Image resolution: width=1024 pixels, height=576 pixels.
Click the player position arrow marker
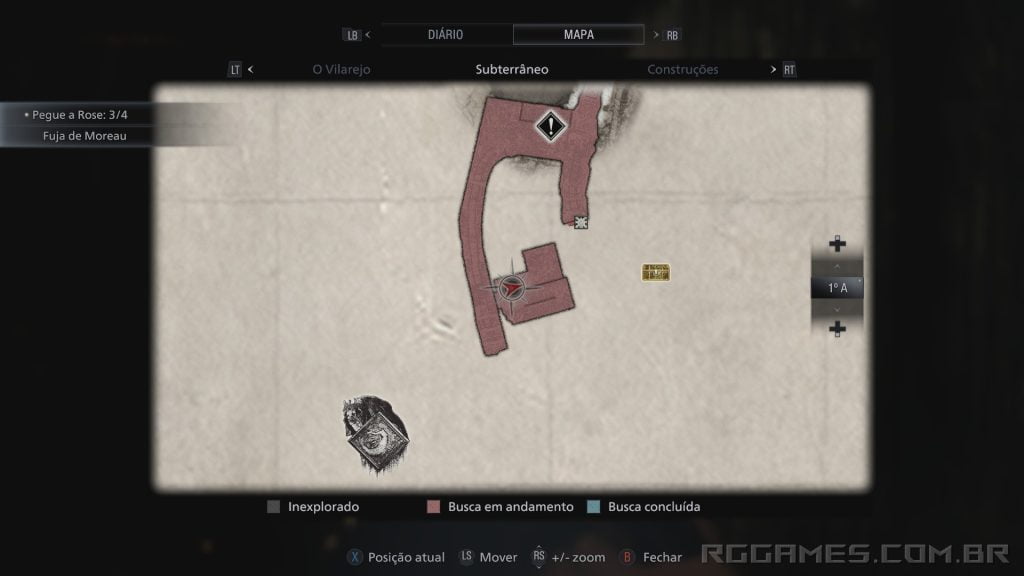(x=511, y=288)
